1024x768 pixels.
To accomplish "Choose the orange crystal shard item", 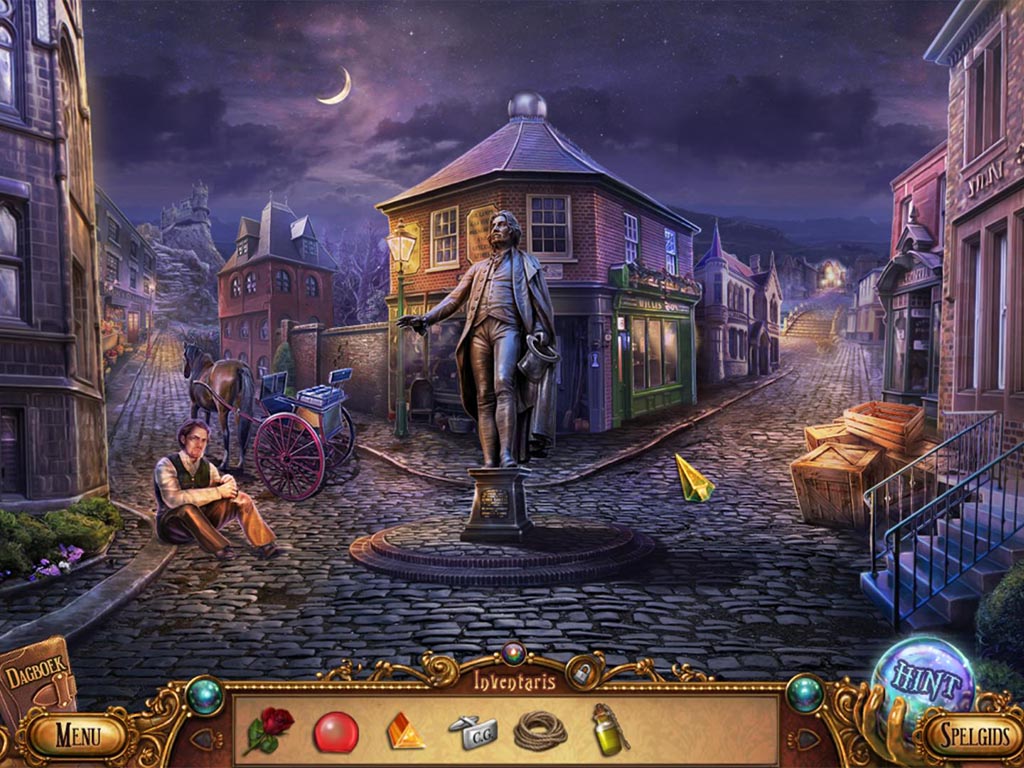I will coord(404,731).
